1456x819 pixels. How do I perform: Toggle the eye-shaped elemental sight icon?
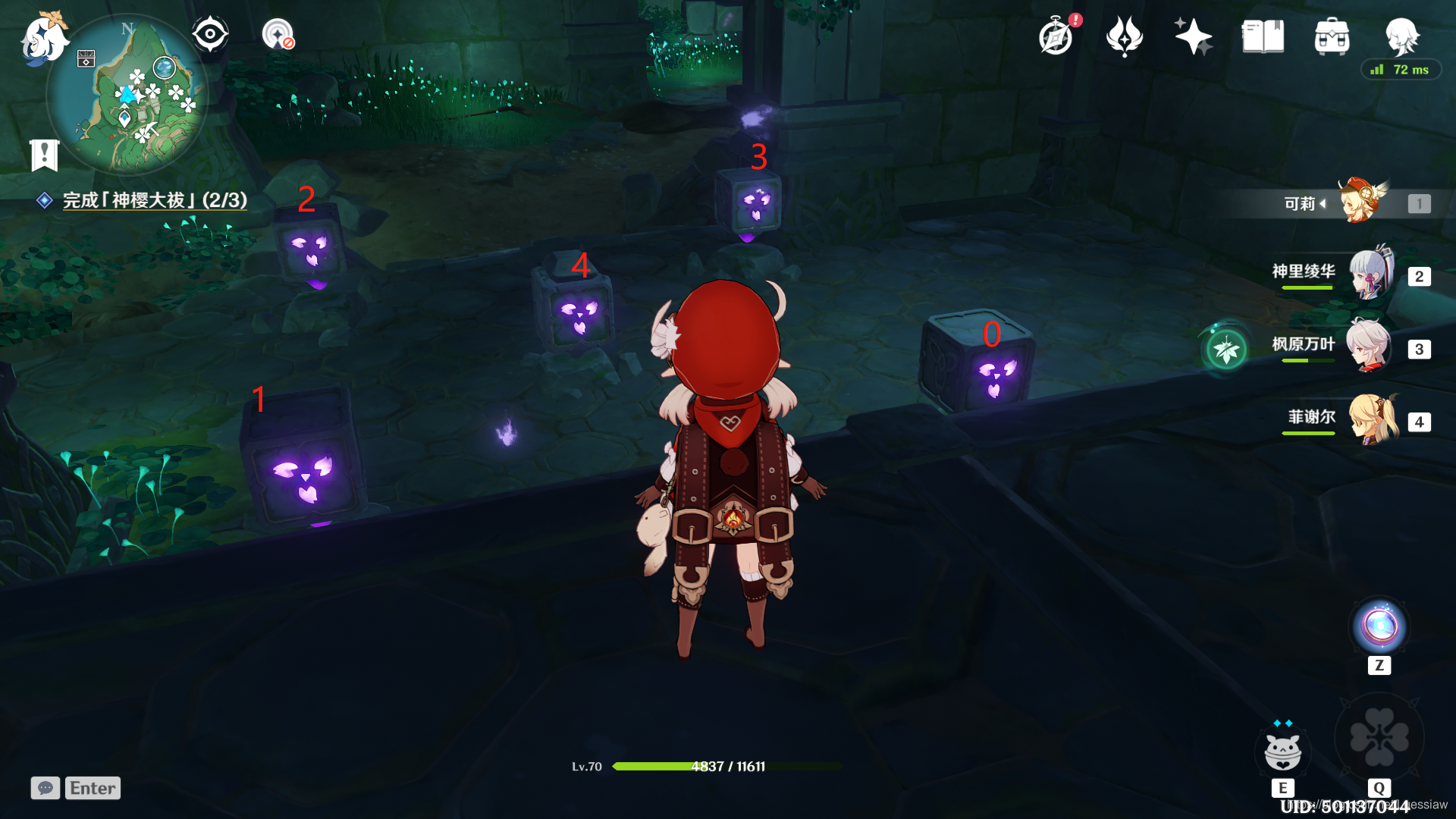[x=209, y=34]
